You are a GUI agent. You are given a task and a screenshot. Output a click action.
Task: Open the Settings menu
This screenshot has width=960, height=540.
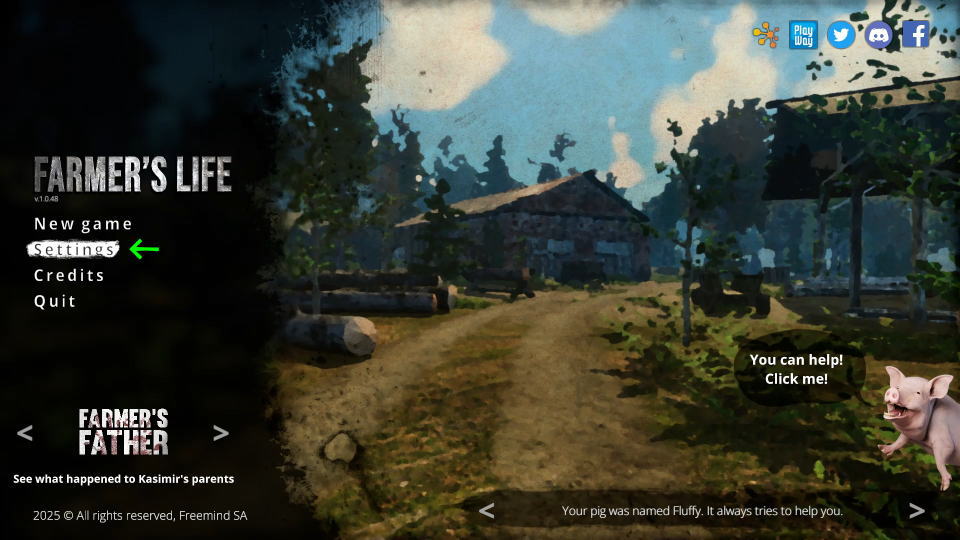74,250
